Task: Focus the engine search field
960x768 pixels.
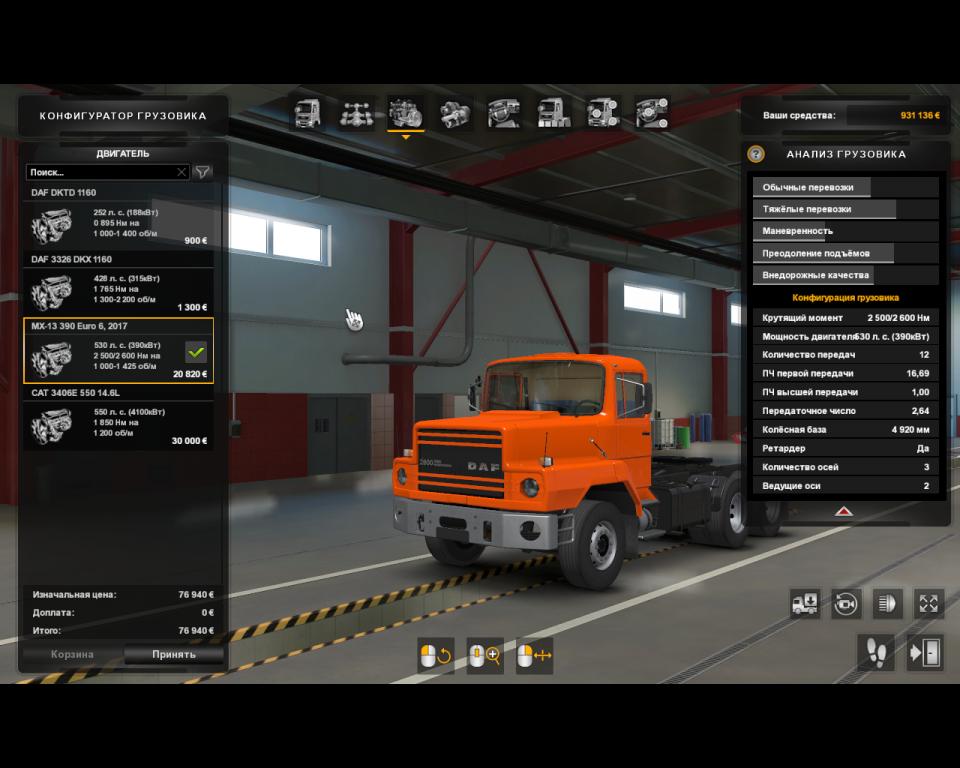Action: pos(100,172)
